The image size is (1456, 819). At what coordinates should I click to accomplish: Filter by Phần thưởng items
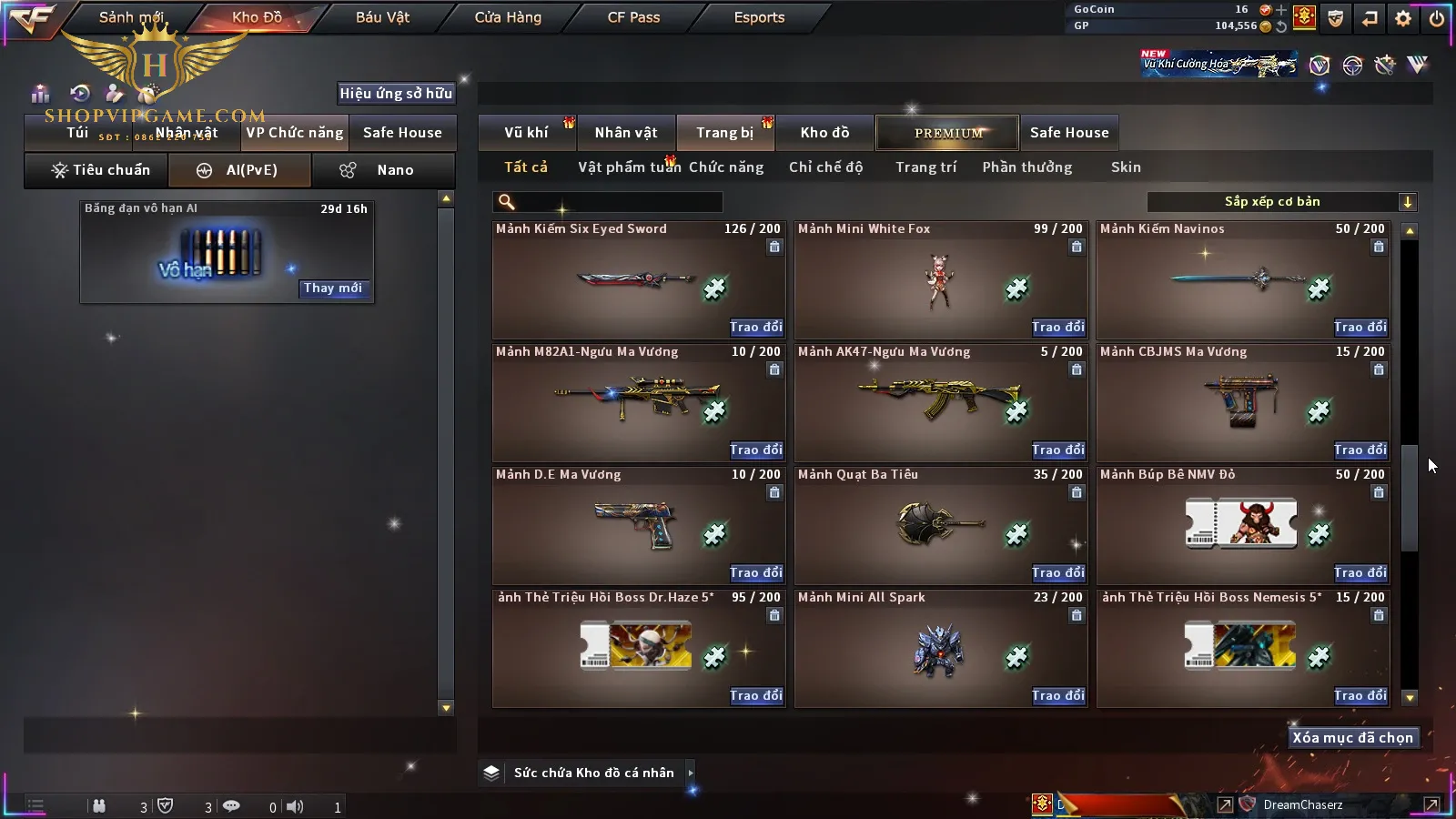[x=1026, y=167]
